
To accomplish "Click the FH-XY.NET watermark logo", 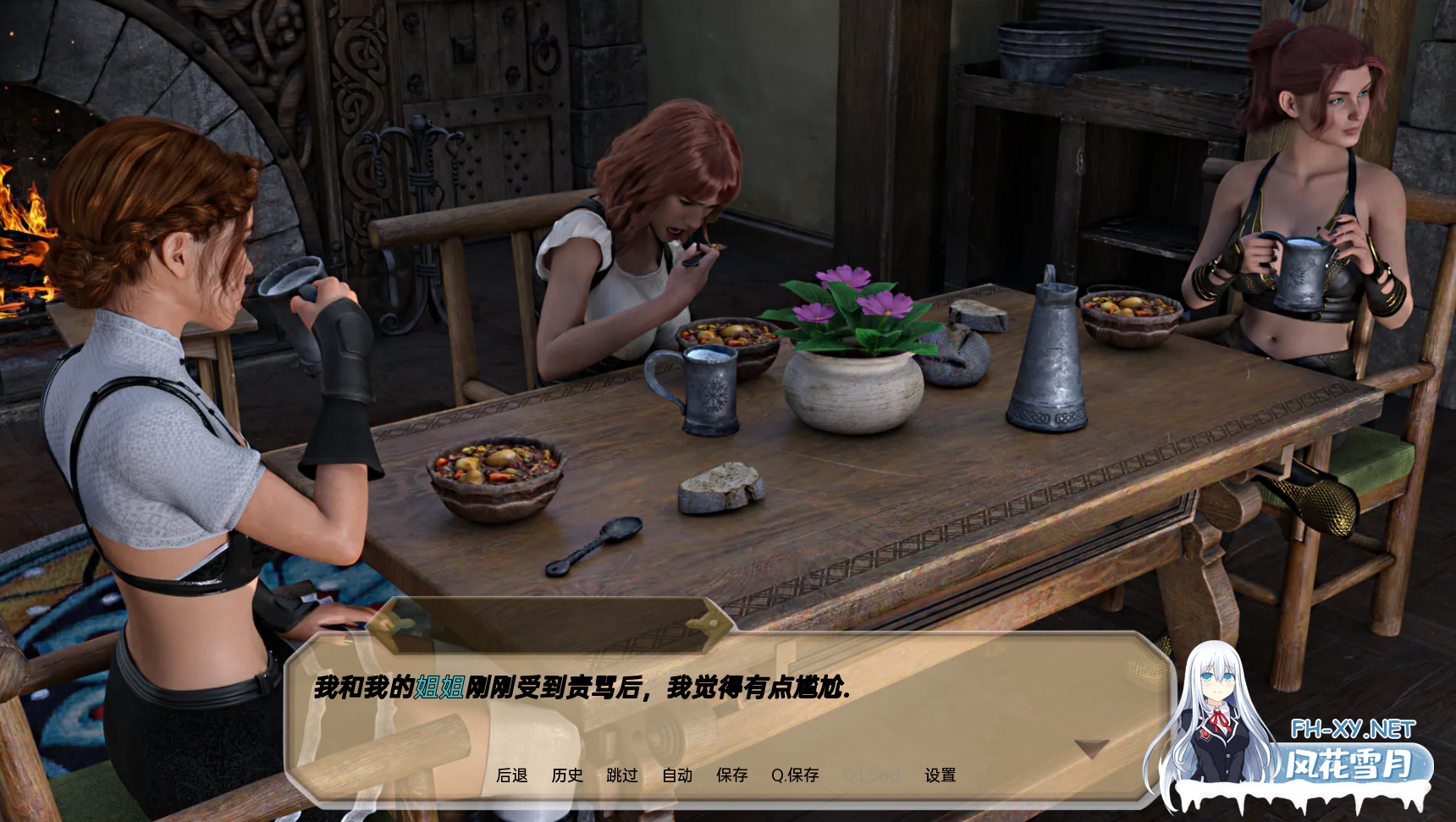I will [1352, 730].
